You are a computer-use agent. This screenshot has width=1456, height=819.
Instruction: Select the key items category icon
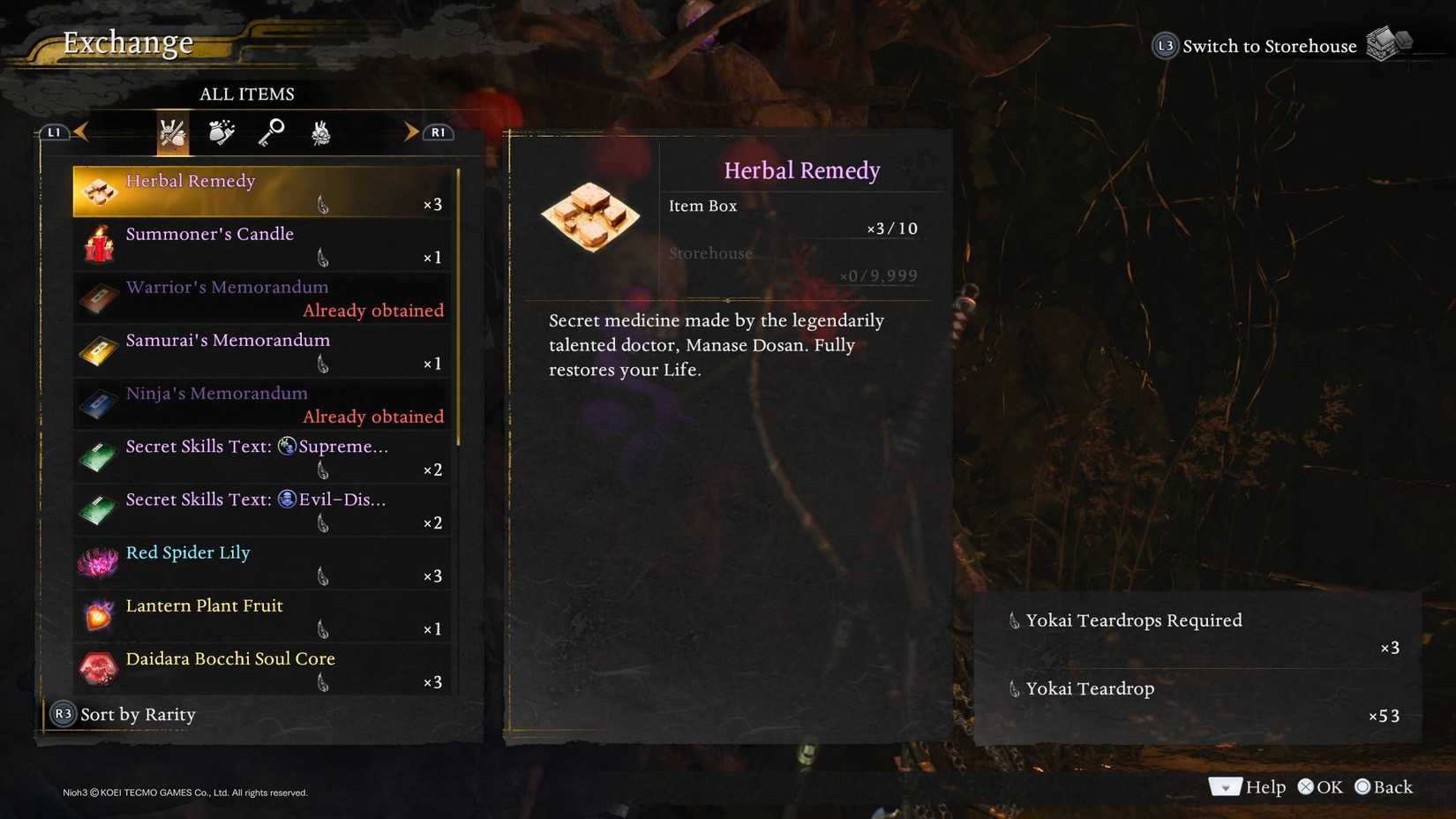tap(271, 132)
